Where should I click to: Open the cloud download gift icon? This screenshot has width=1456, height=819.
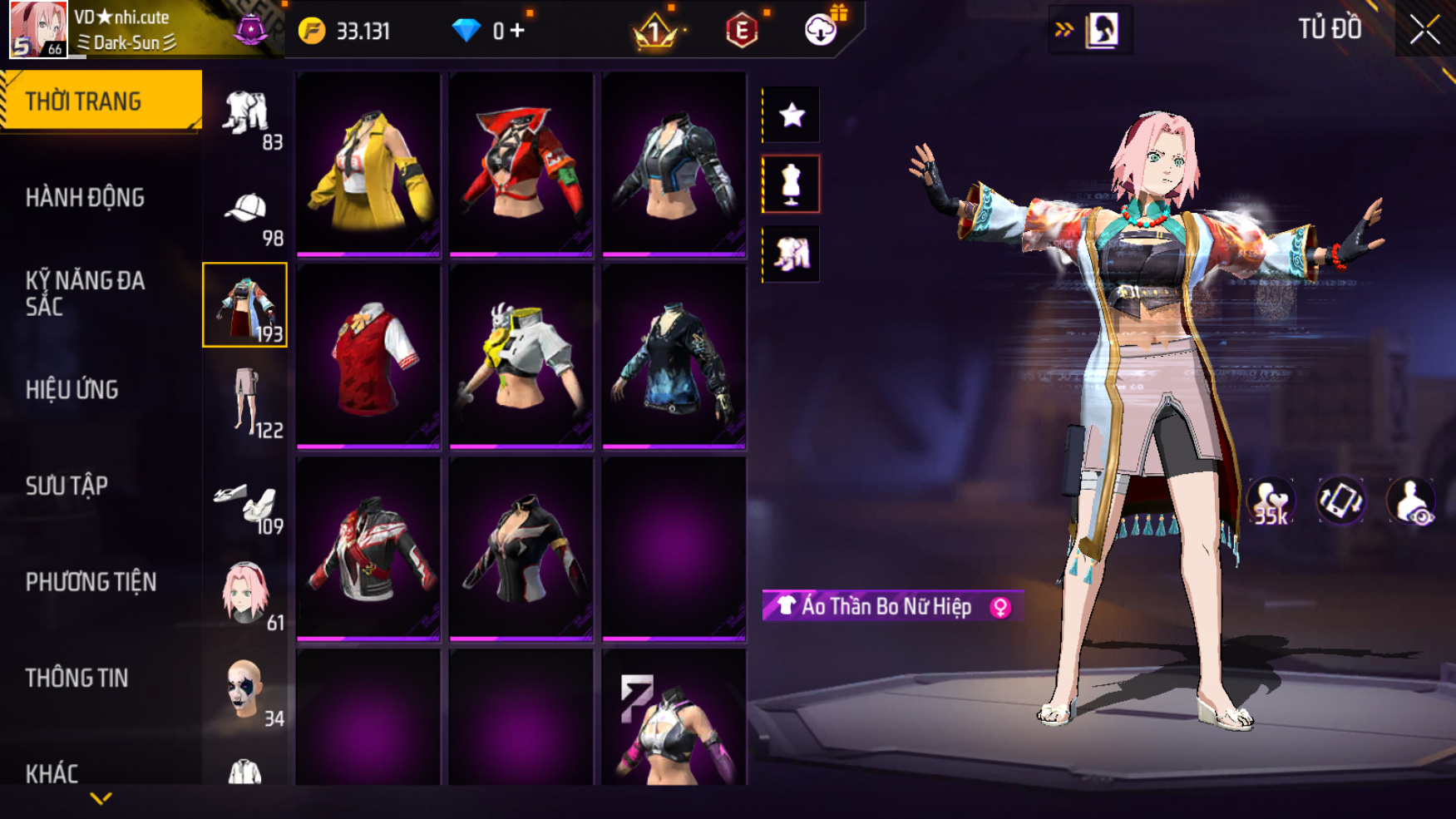coord(821,30)
